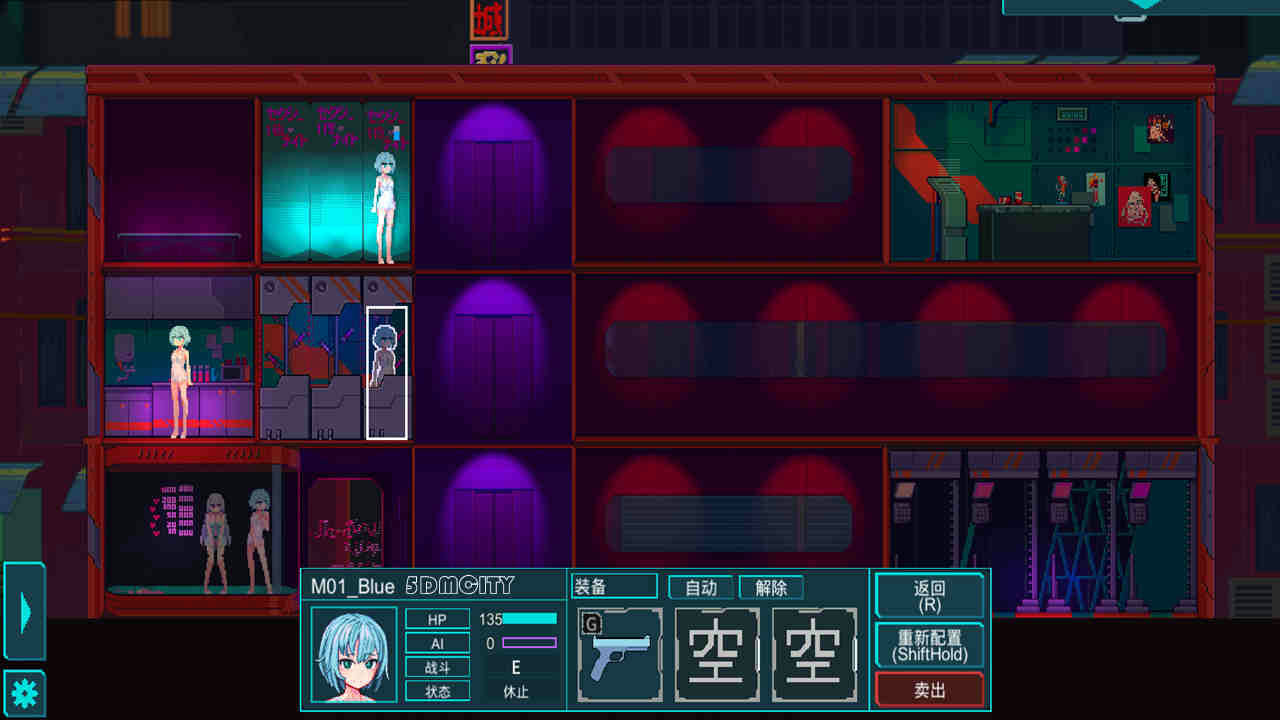This screenshot has height=720, width=1280.
Task: Open the settings gear in the bottom-left corner
Action: (23, 691)
